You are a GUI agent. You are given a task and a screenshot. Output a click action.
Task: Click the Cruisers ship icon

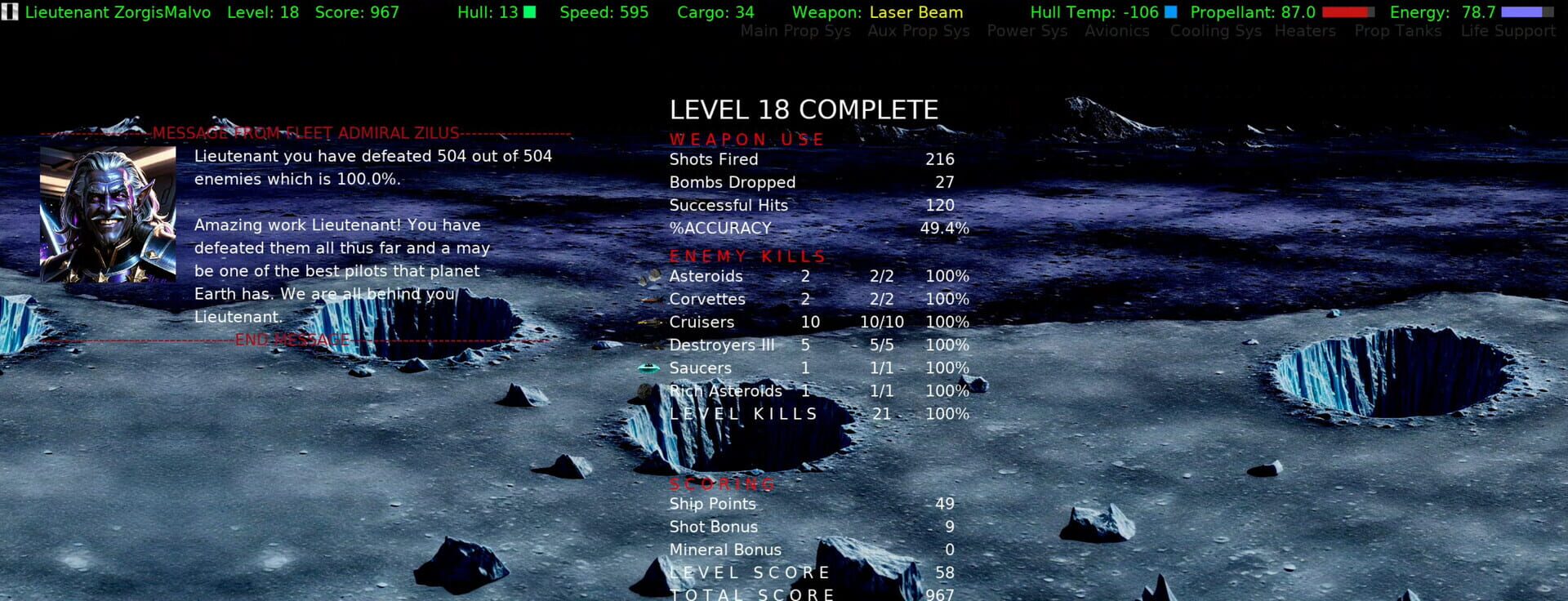tap(650, 323)
